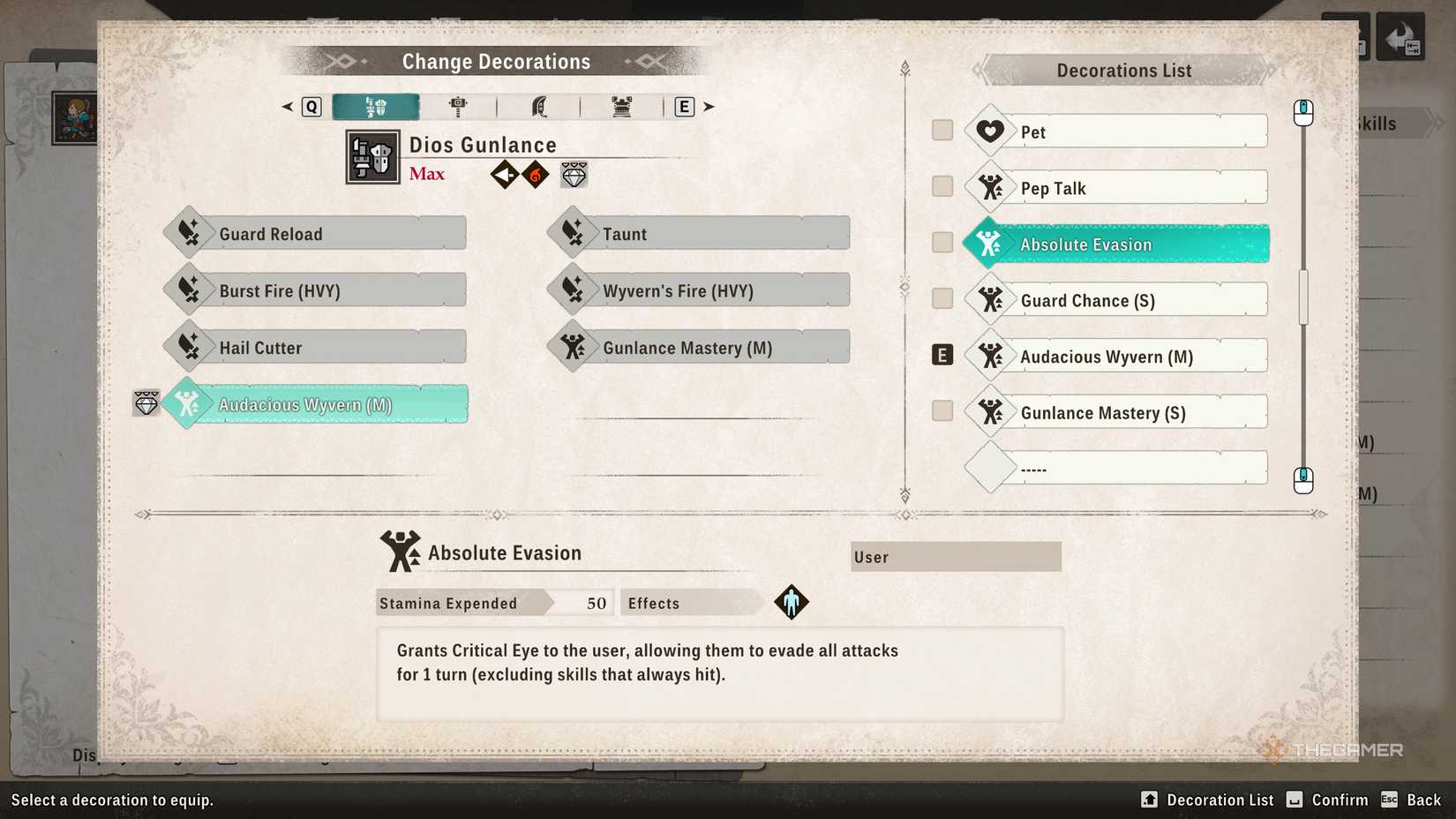Check the box next to Gunlance Mastery (S)
Screen dimensions: 1456x819
[942, 410]
